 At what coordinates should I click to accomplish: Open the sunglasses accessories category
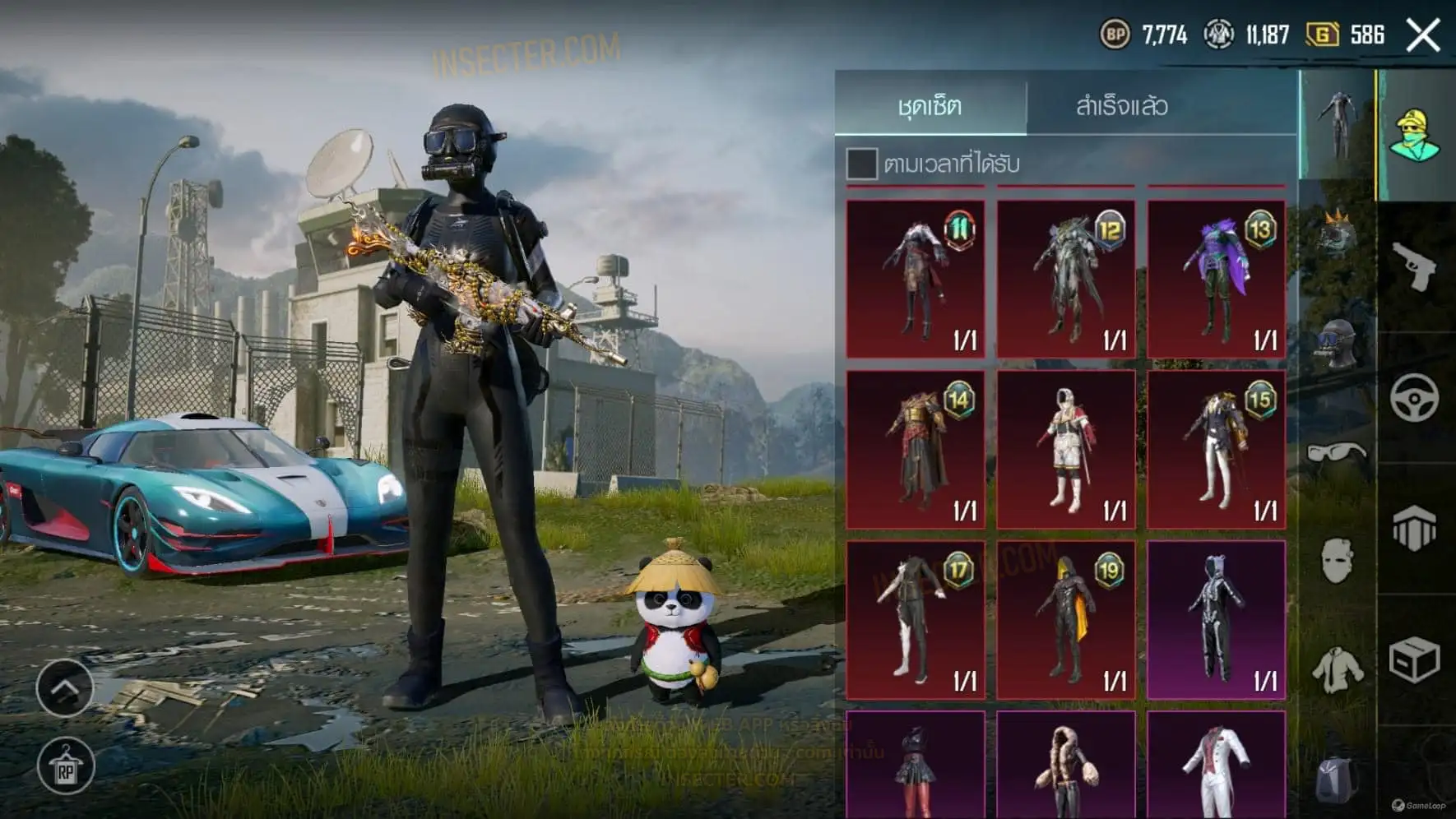click(1337, 452)
